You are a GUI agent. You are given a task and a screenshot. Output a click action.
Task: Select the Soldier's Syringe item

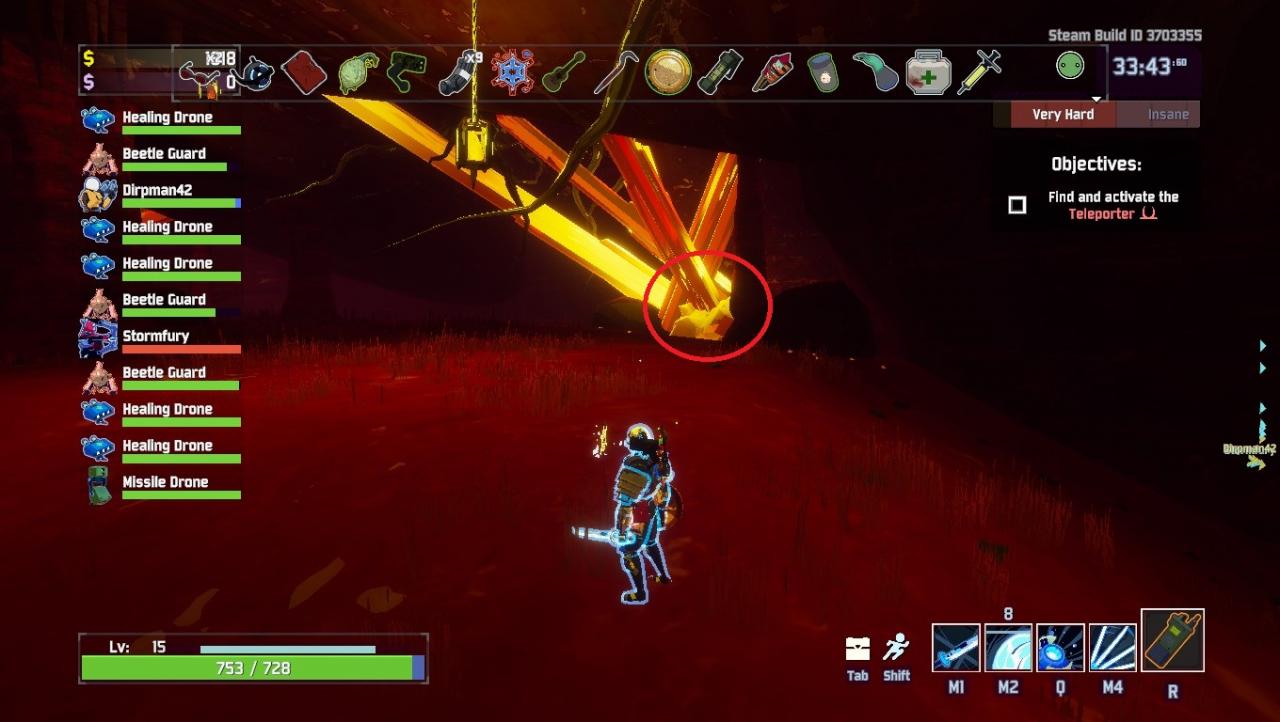click(979, 73)
